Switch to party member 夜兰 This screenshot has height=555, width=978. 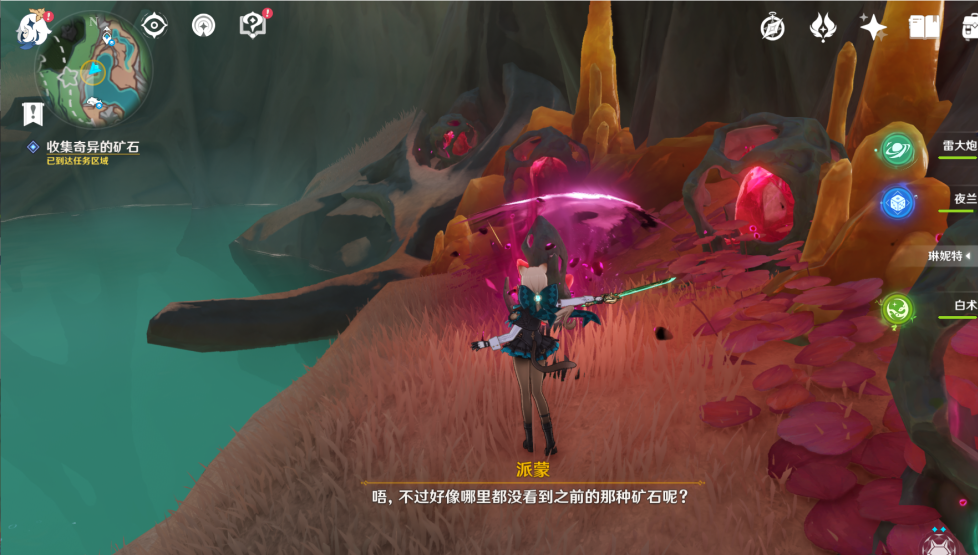point(898,203)
